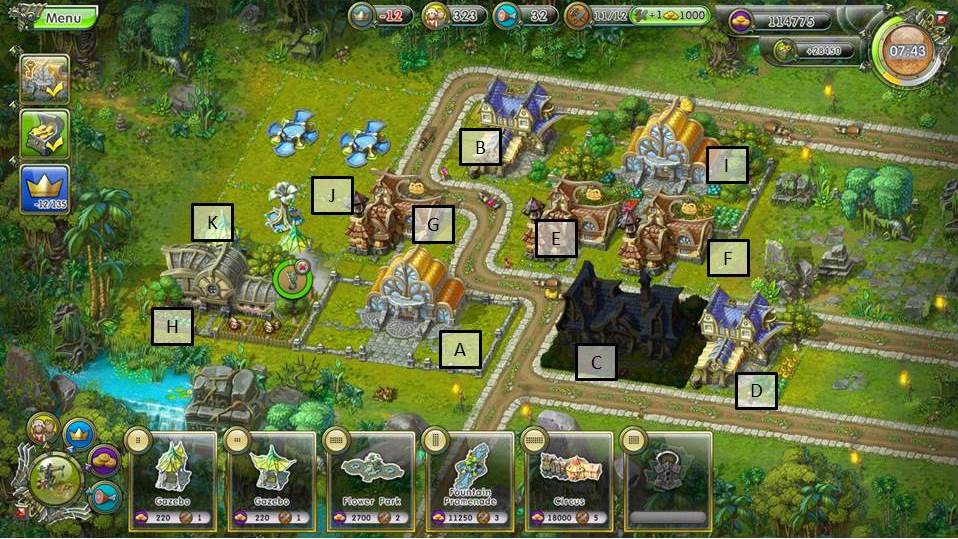Open the blue crown happiness objective
This screenshot has height=539, width=958.
tap(44, 189)
